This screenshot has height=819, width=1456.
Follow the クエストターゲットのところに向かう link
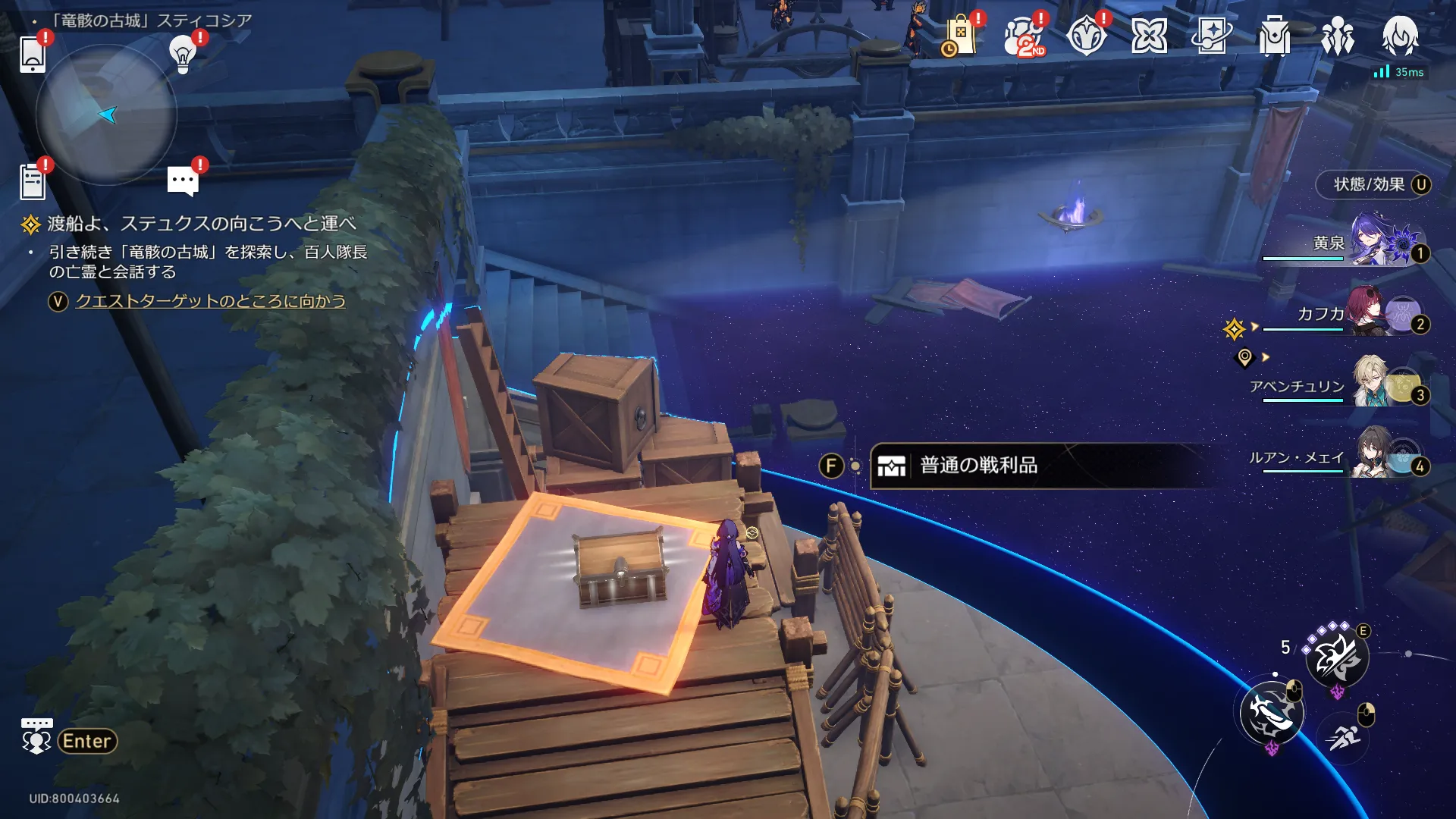point(210,301)
